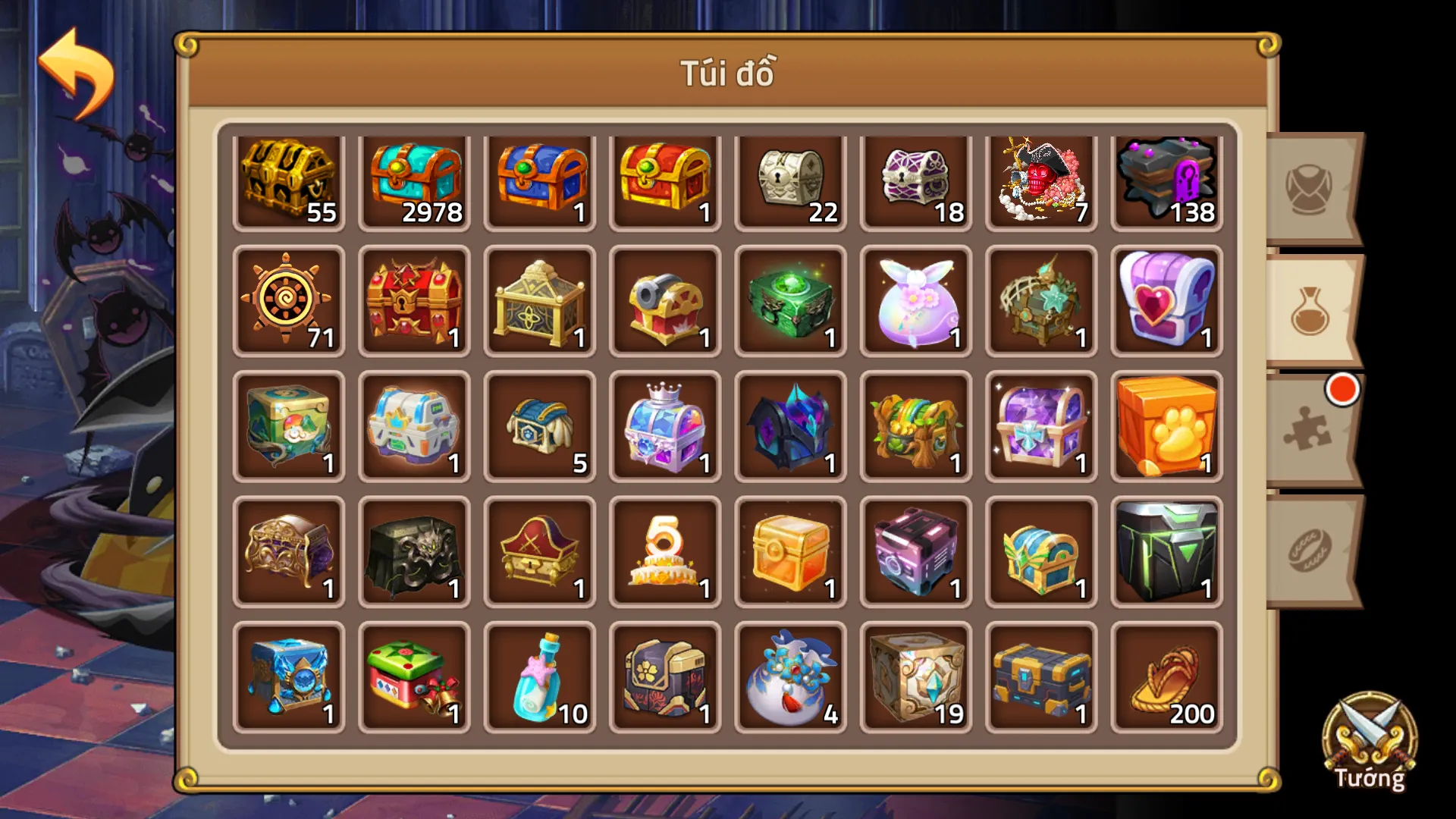Select the golden chest with 55 count

[289, 177]
